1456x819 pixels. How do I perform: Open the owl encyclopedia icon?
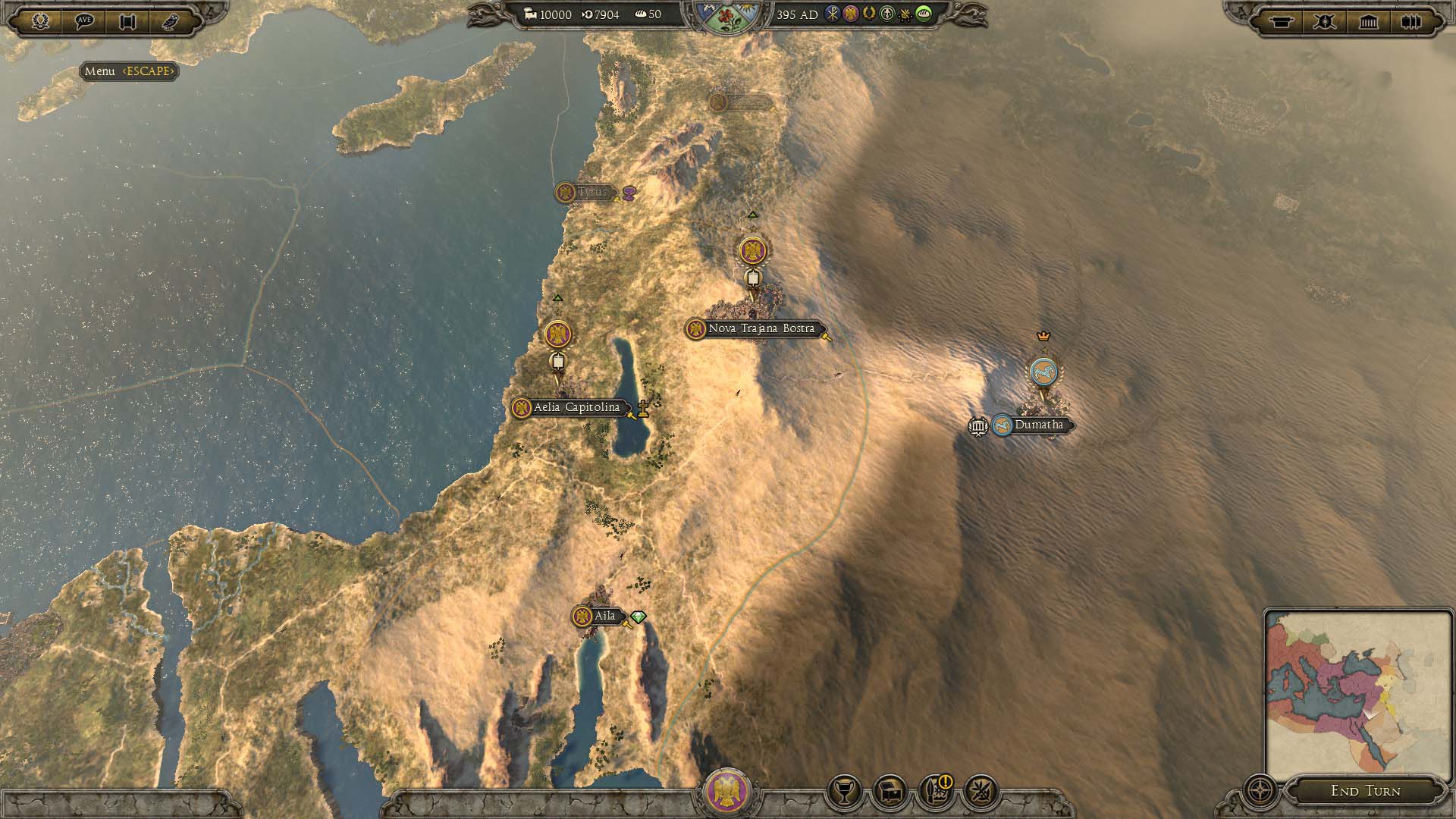coord(171,21)
